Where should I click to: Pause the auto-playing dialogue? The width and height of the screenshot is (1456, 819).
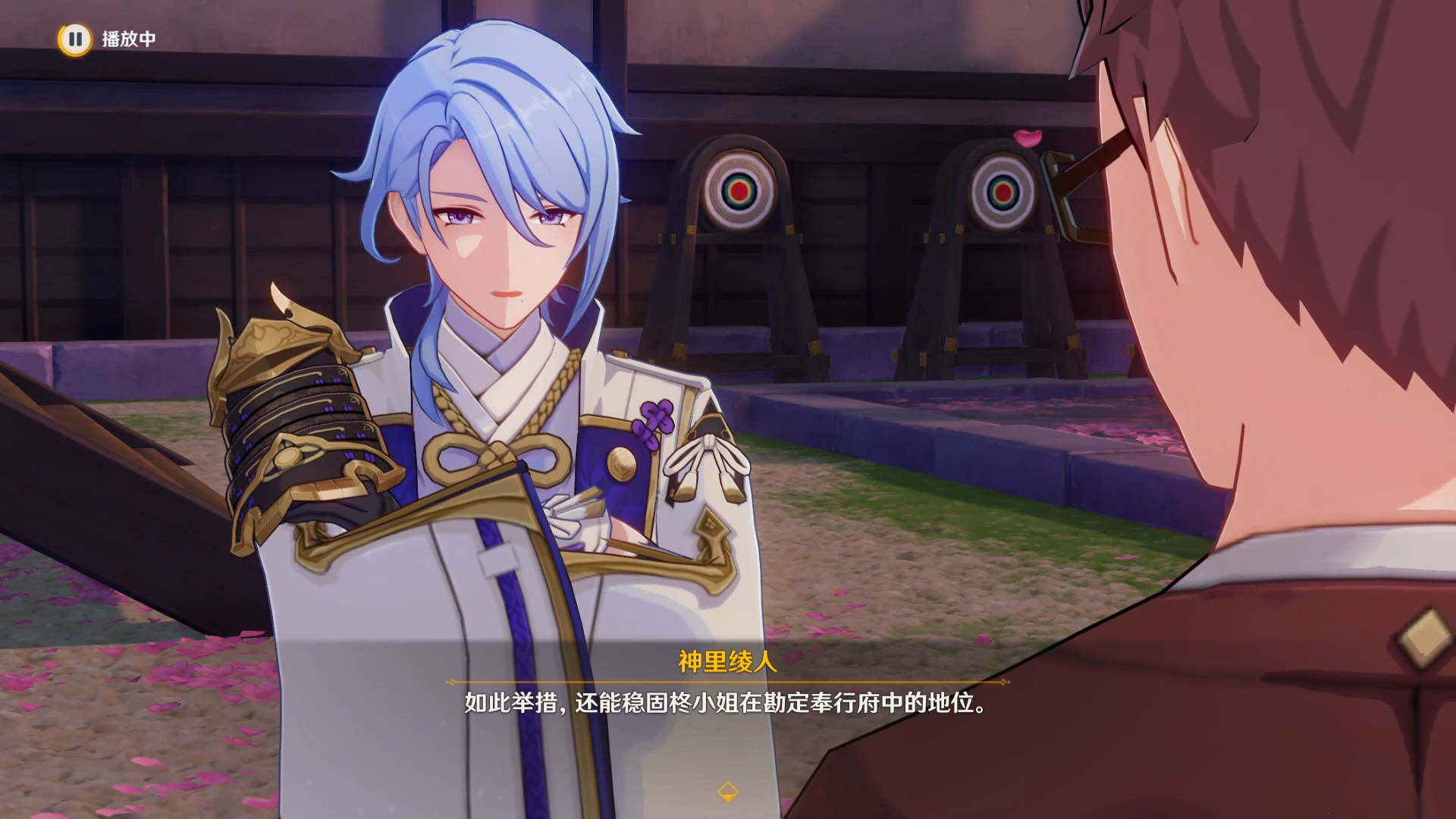point(74,39)
